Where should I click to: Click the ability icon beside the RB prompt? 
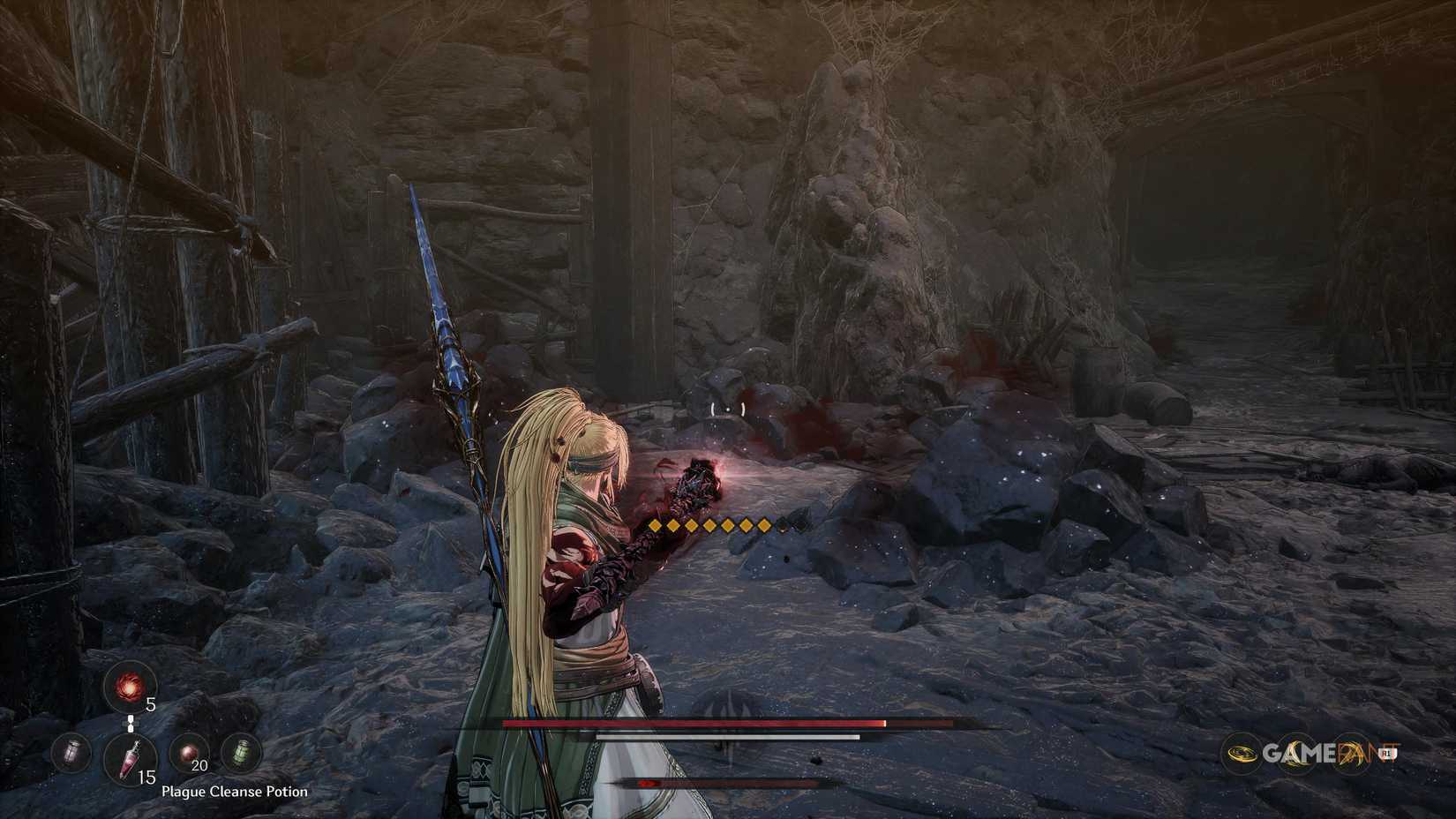coord(1350,753)
